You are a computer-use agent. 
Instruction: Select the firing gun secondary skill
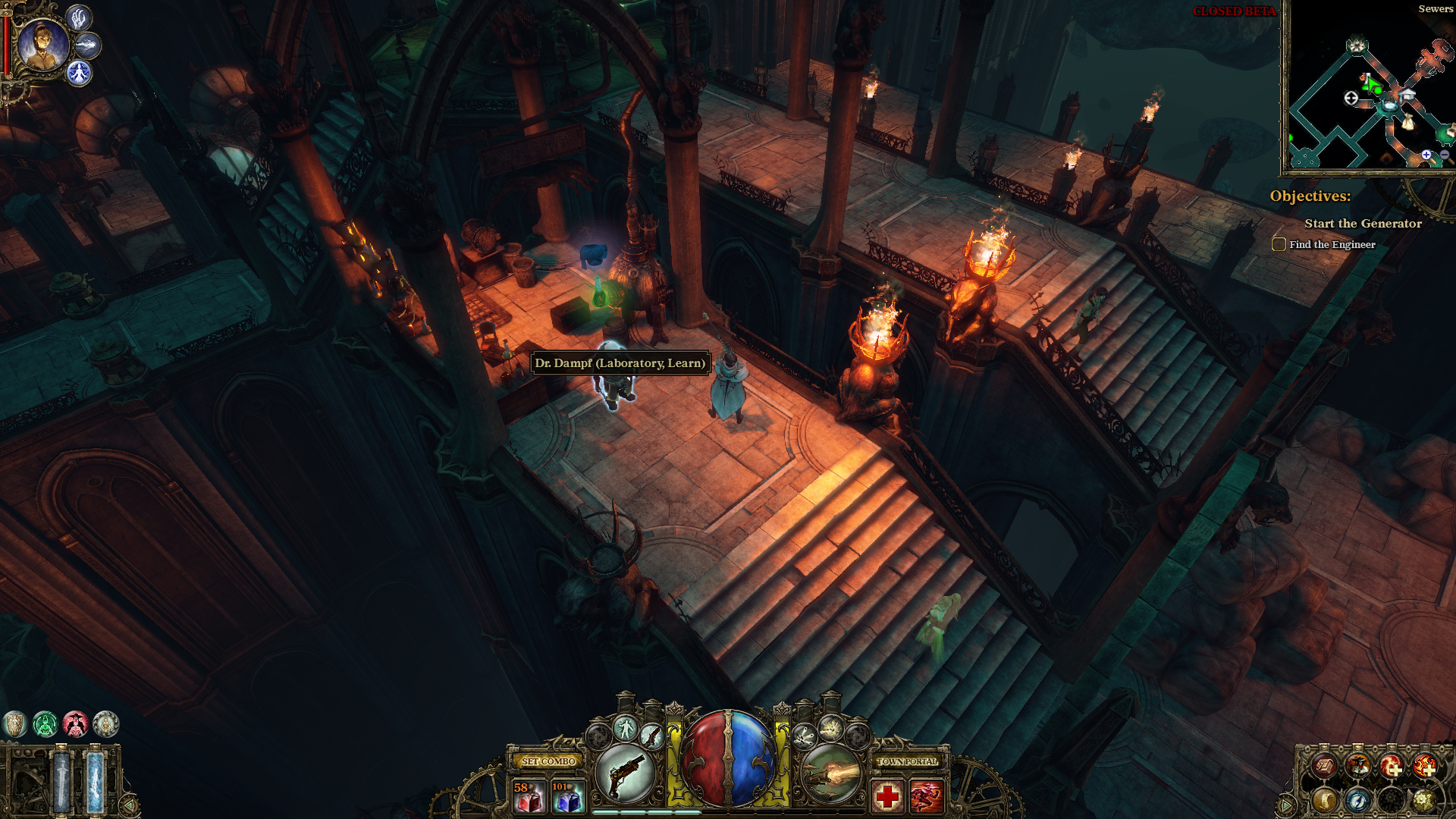(831, 773)
